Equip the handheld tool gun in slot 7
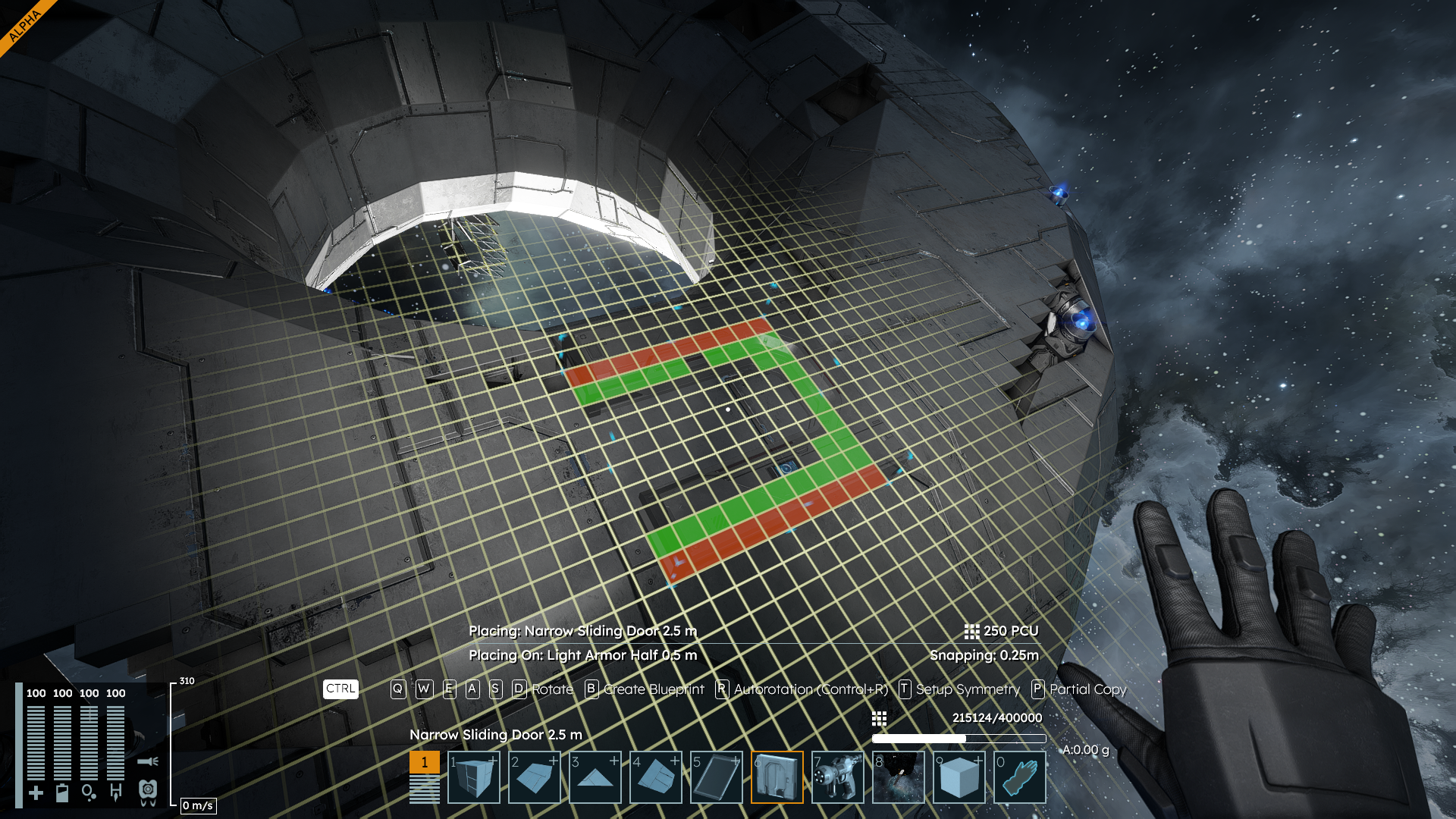Screen dimensions: 1456x819 pos(838,777)
